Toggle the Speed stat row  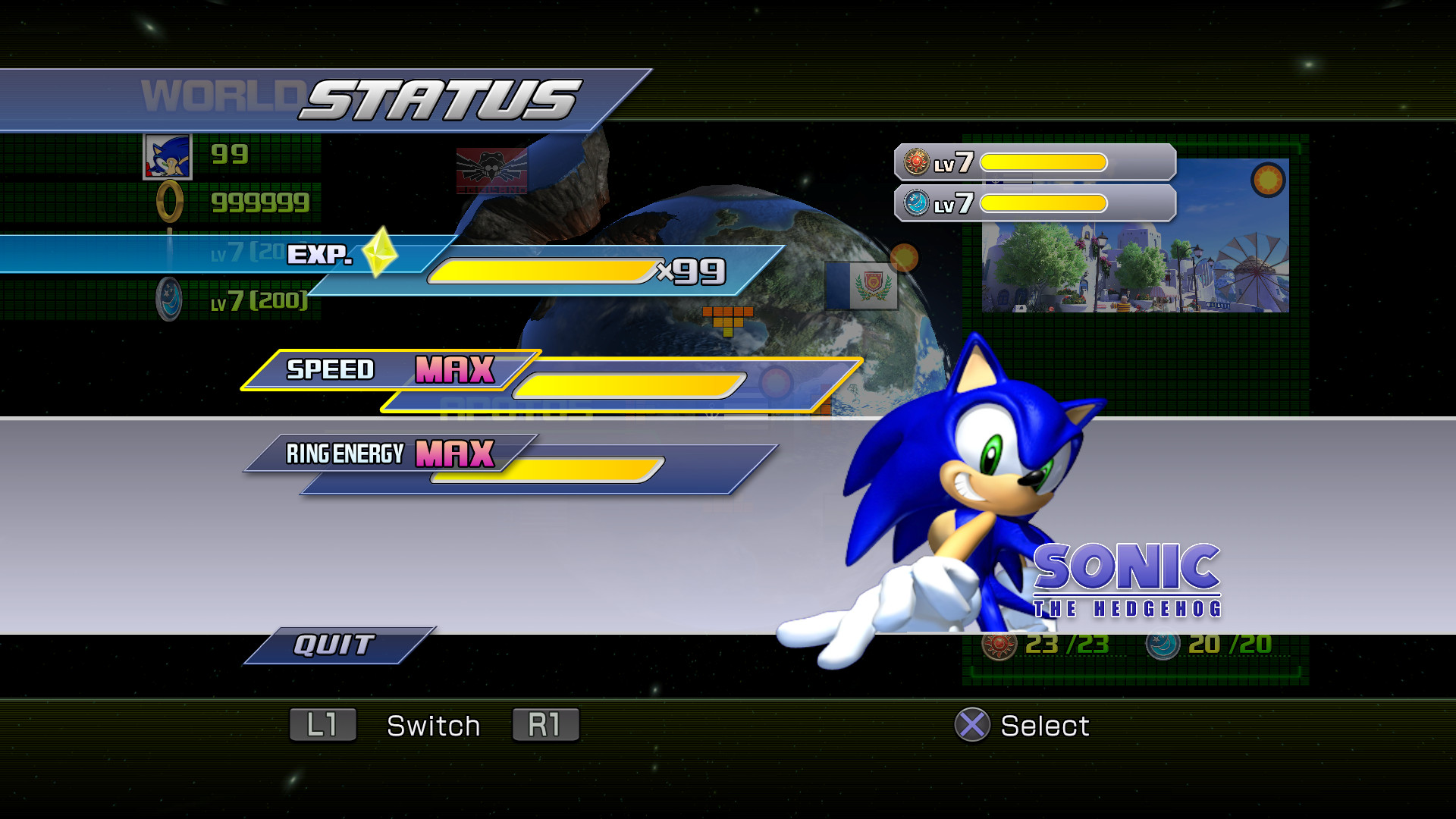click(330, 371)
